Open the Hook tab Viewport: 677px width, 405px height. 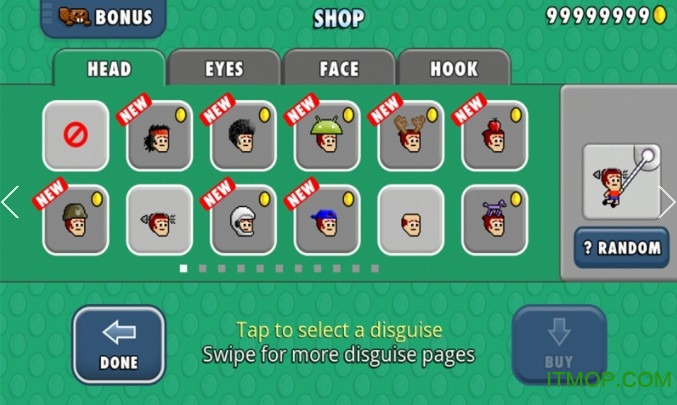point(454,69)
